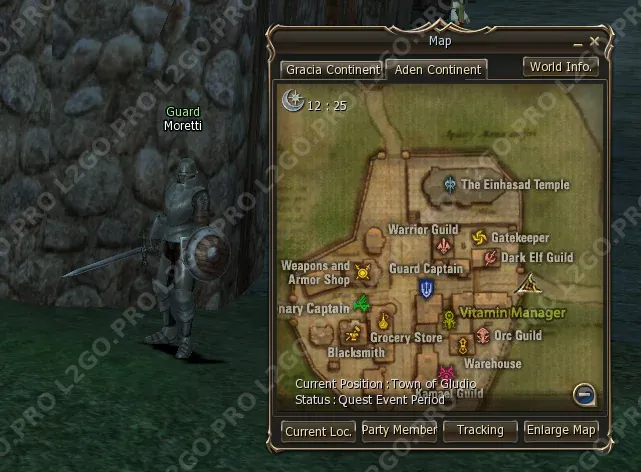Select the Dark Elf Guild marker
This screenshot has width=641, height=472.
click(x=491, y=258)
